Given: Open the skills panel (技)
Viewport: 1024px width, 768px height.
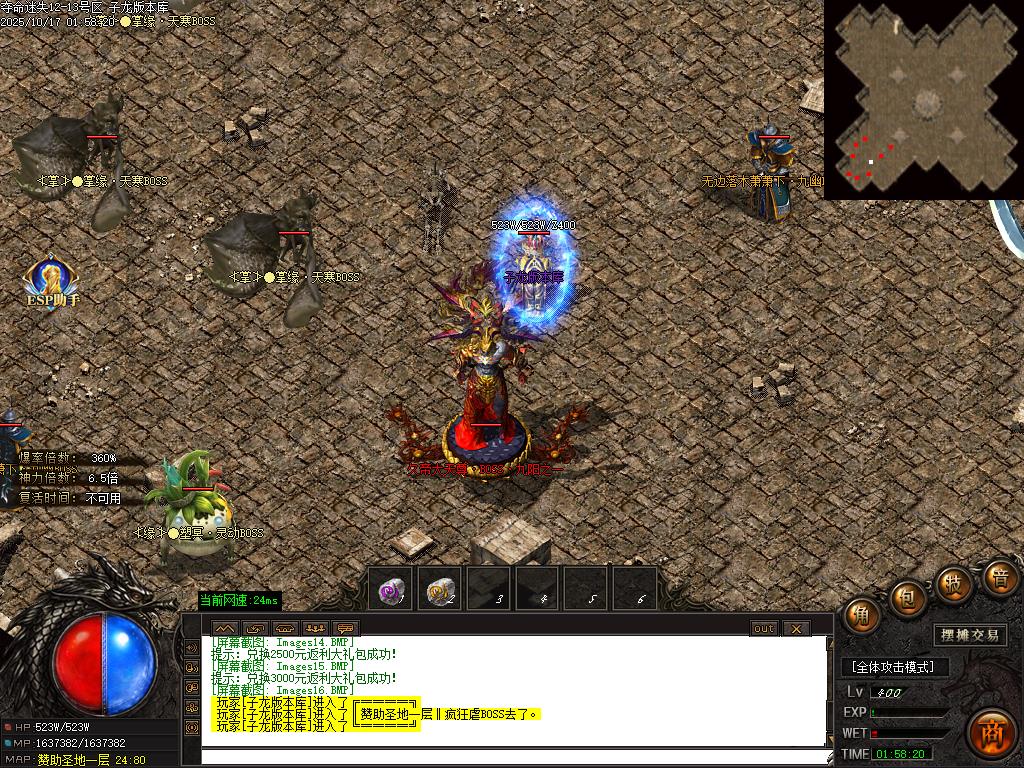Looking at the screenshot, I should (955, 582).
